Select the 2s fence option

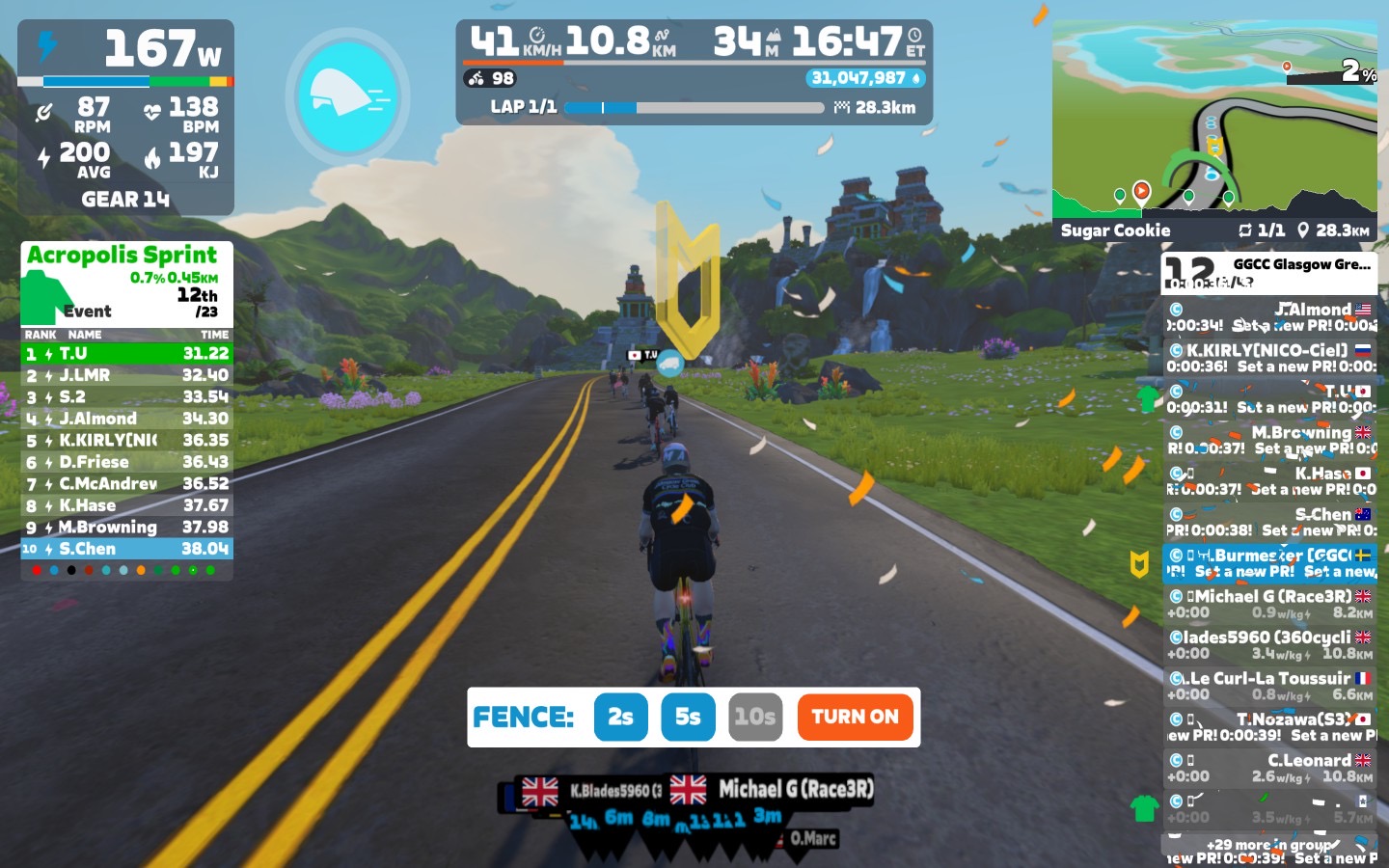620,717
